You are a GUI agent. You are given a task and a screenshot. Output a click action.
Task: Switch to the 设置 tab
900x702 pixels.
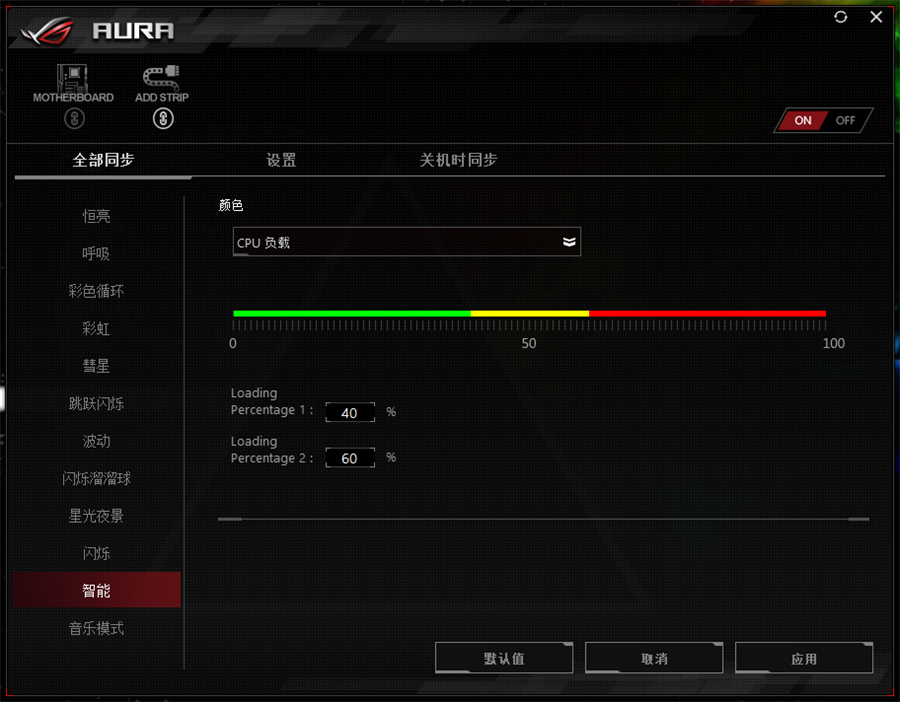pos(281,160)
